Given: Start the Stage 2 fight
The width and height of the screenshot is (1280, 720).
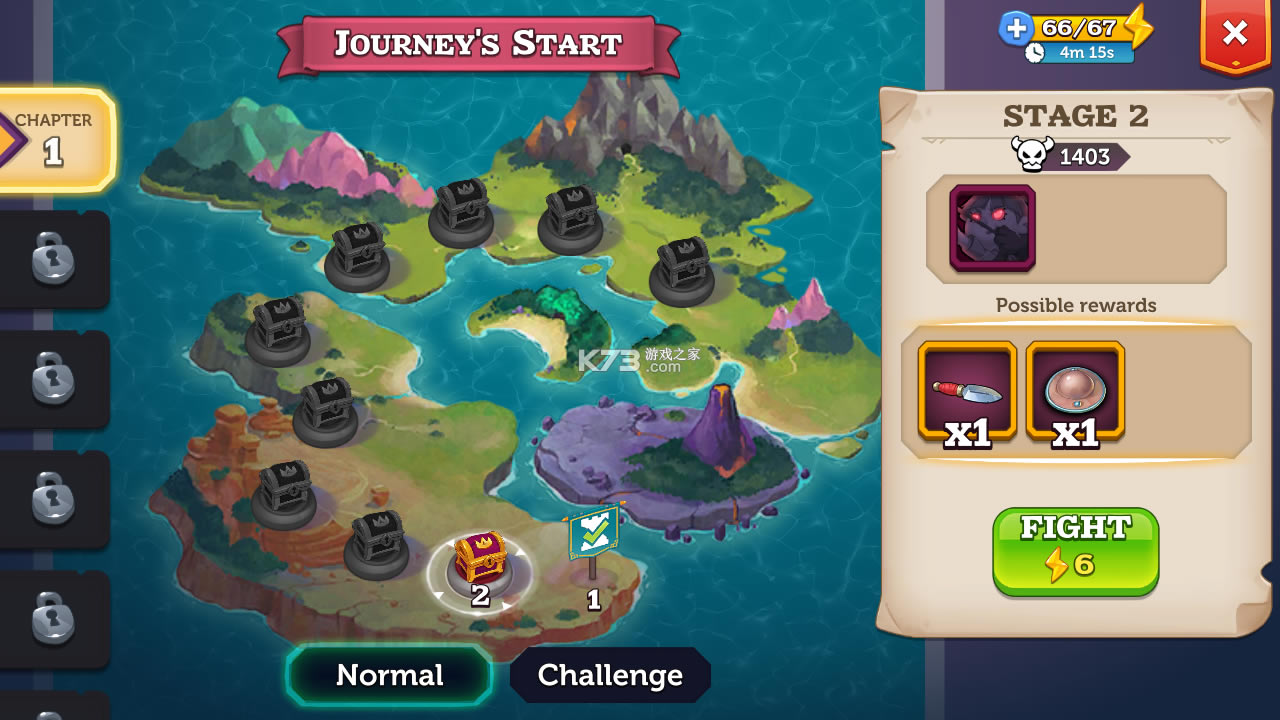Looking at the screenshot, I should pyautogui.click(x=1075, y=550).
